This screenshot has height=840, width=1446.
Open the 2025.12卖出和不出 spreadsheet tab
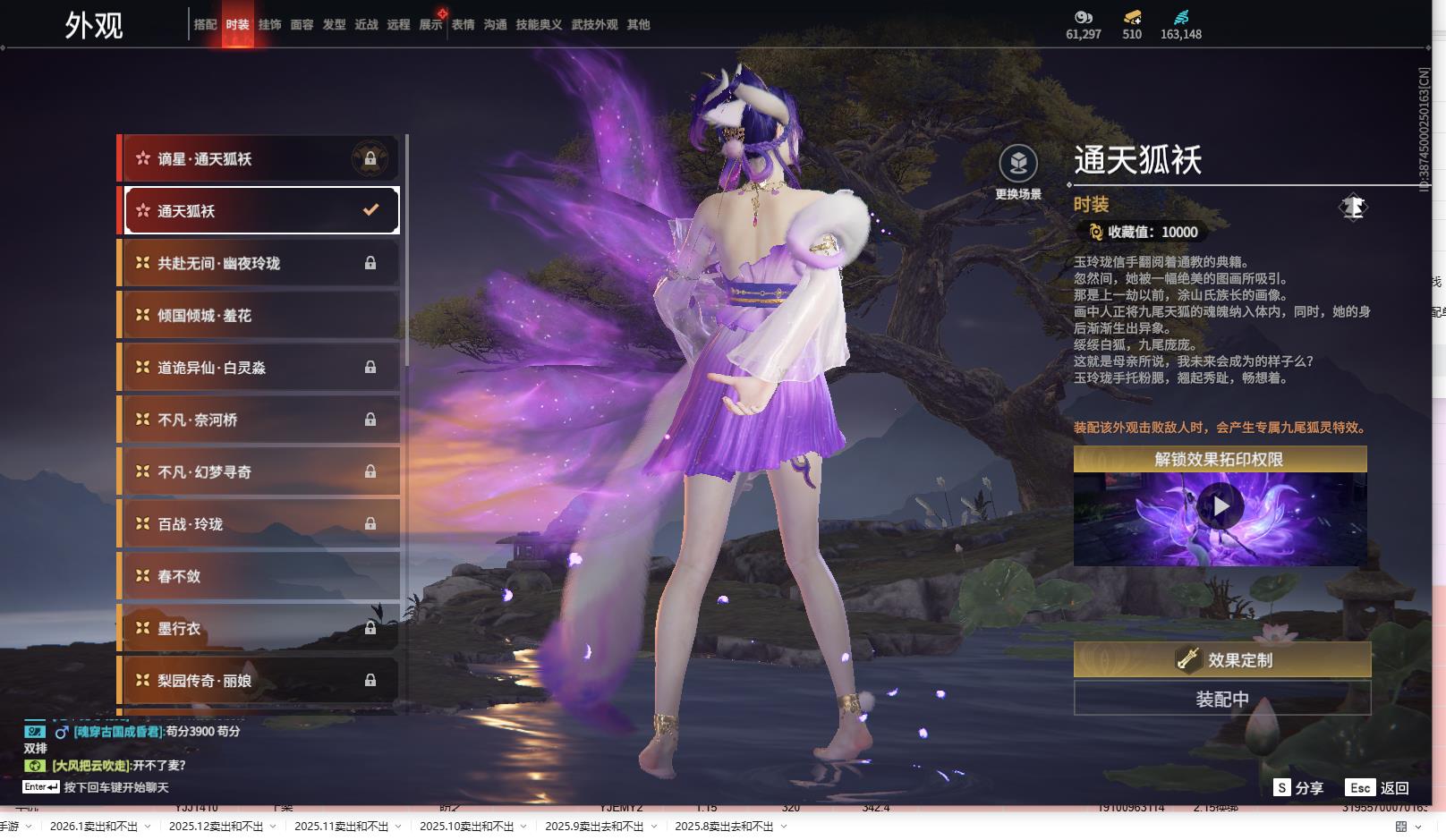click(216, 827)
